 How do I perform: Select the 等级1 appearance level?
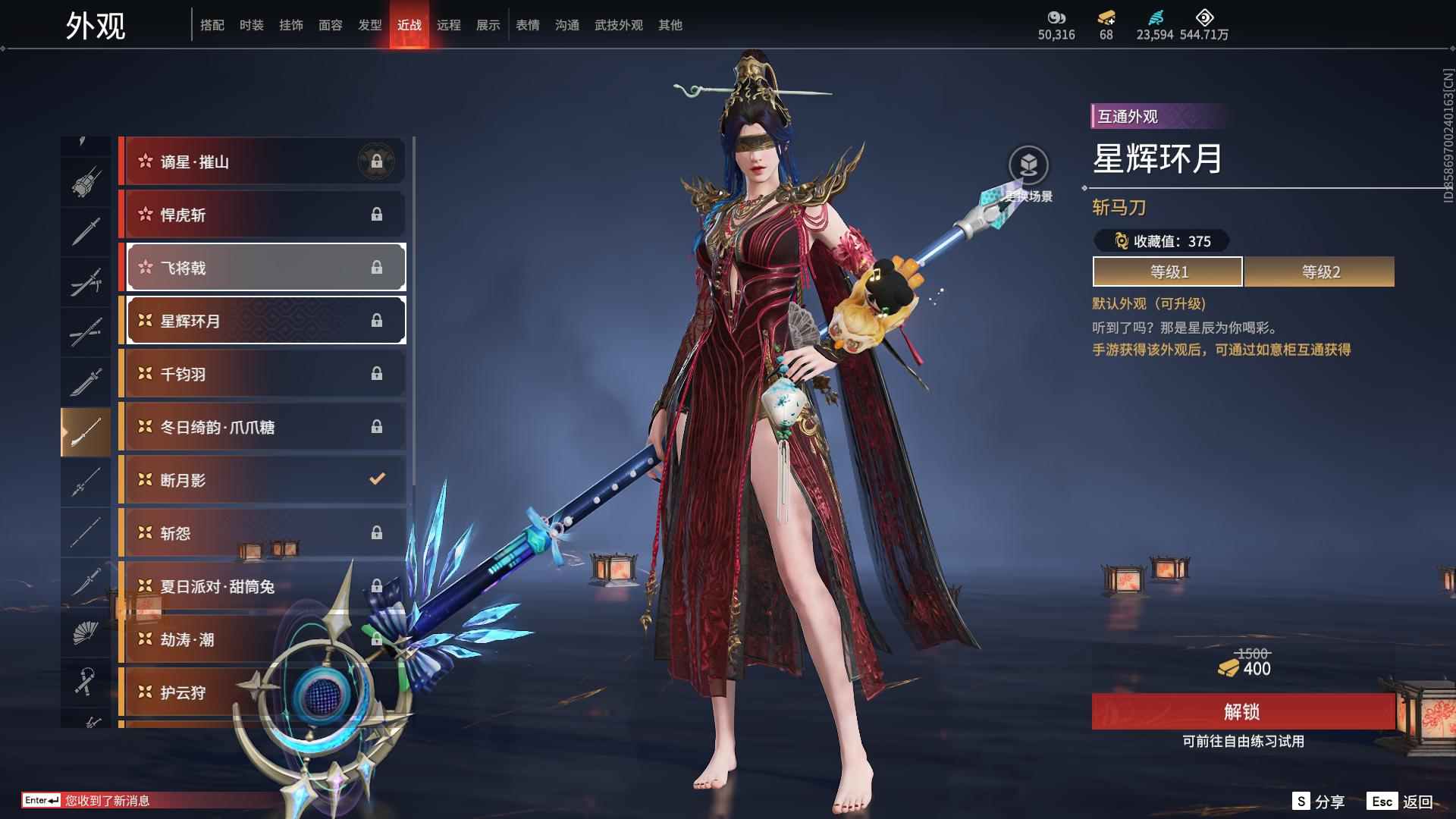click(1167, 271)
